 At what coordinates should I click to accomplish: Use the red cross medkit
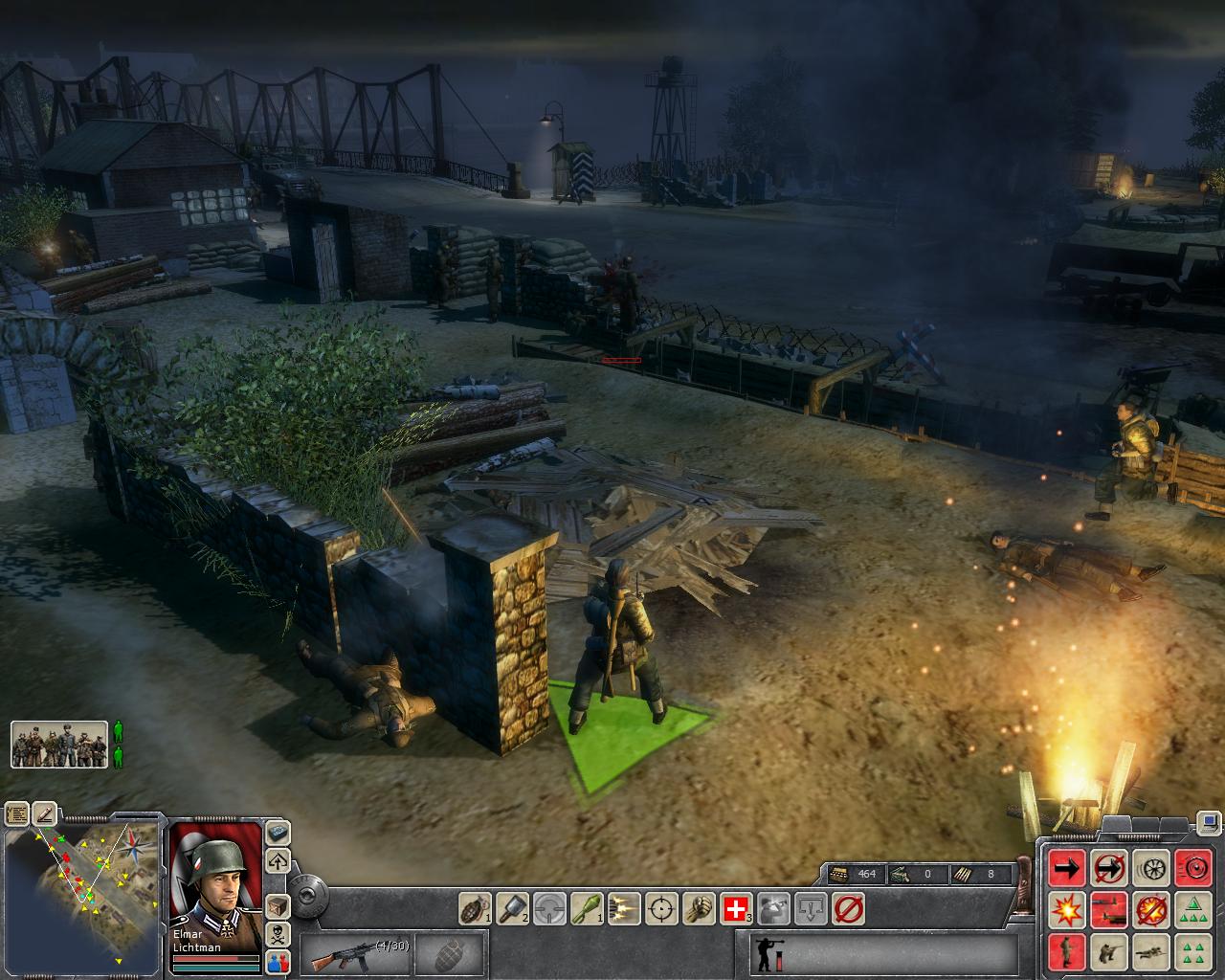(x=735, y=907)
